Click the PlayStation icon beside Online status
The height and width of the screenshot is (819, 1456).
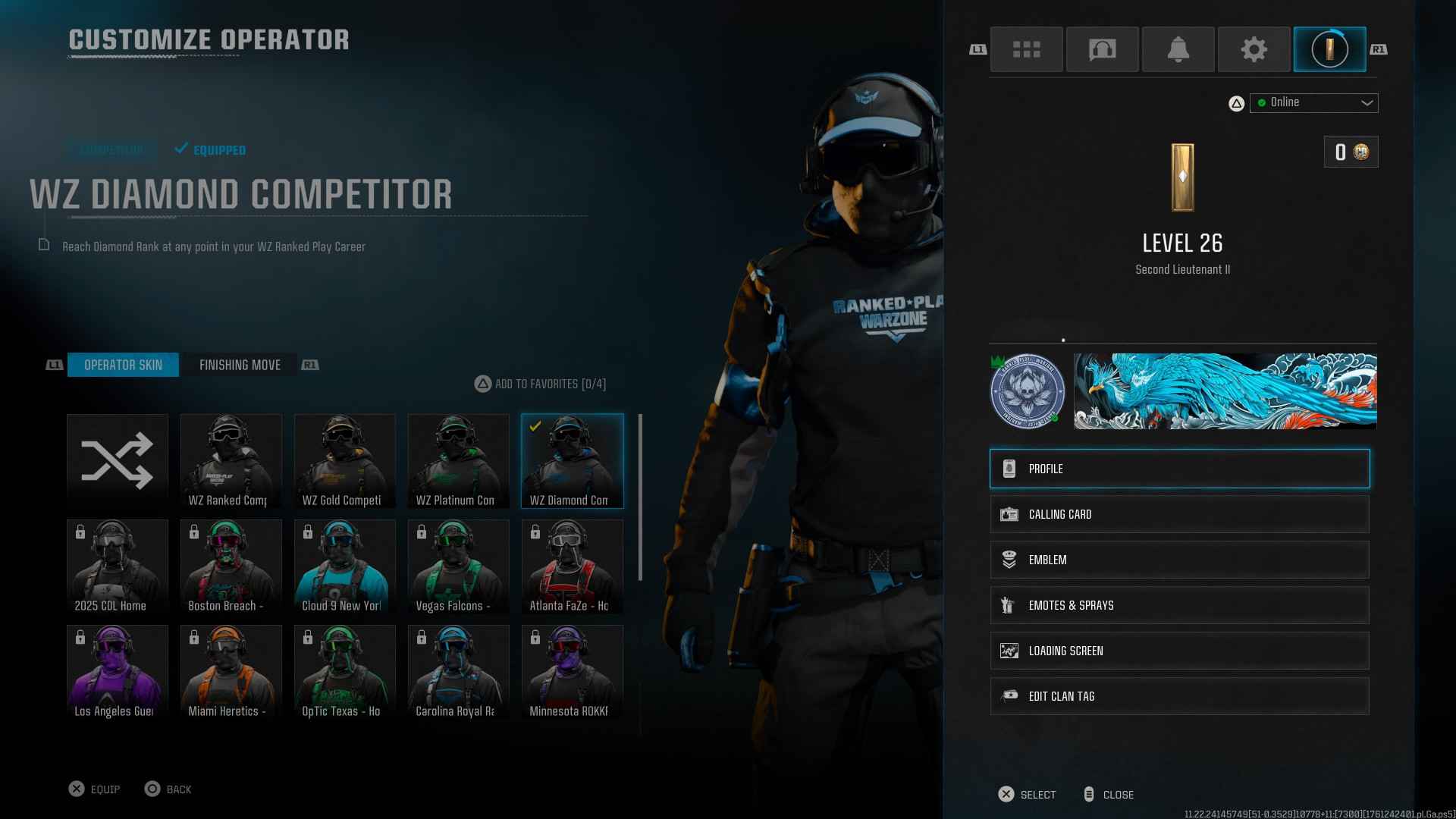1236,102
